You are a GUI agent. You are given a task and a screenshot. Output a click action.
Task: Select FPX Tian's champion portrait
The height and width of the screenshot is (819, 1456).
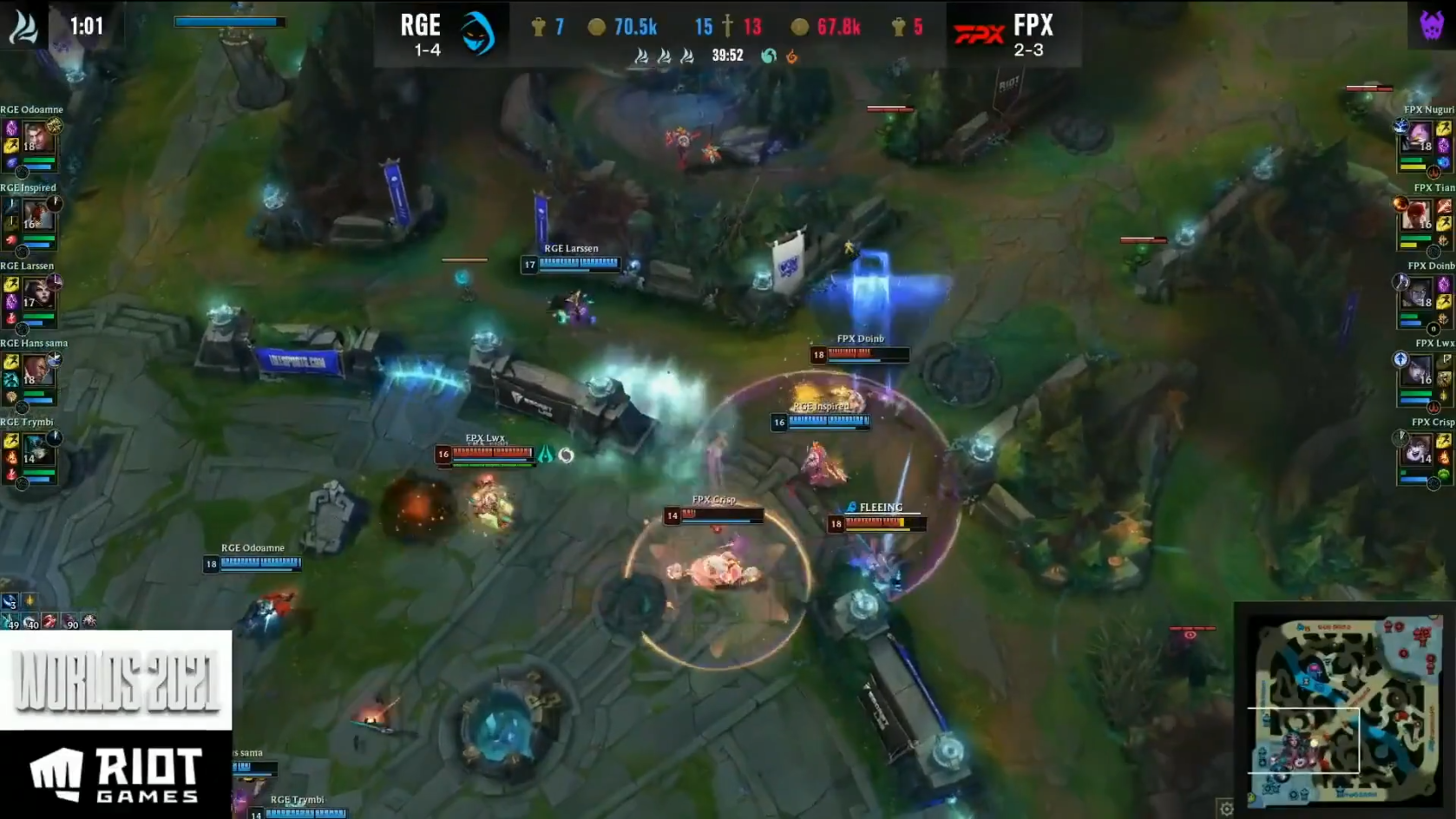click(1419, 215)
